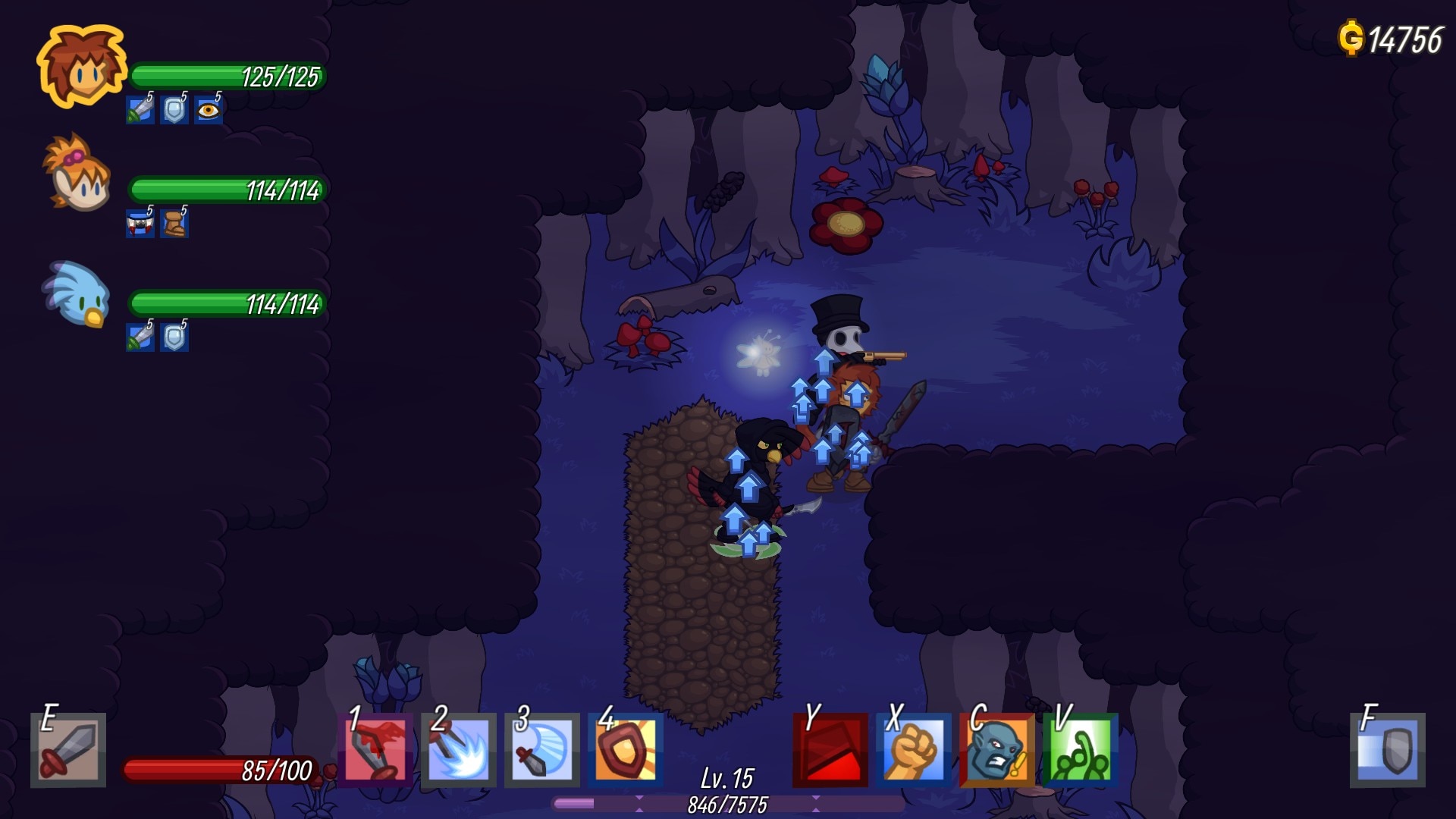Inspect the blue bird's shield buff icon

point(174,337)
